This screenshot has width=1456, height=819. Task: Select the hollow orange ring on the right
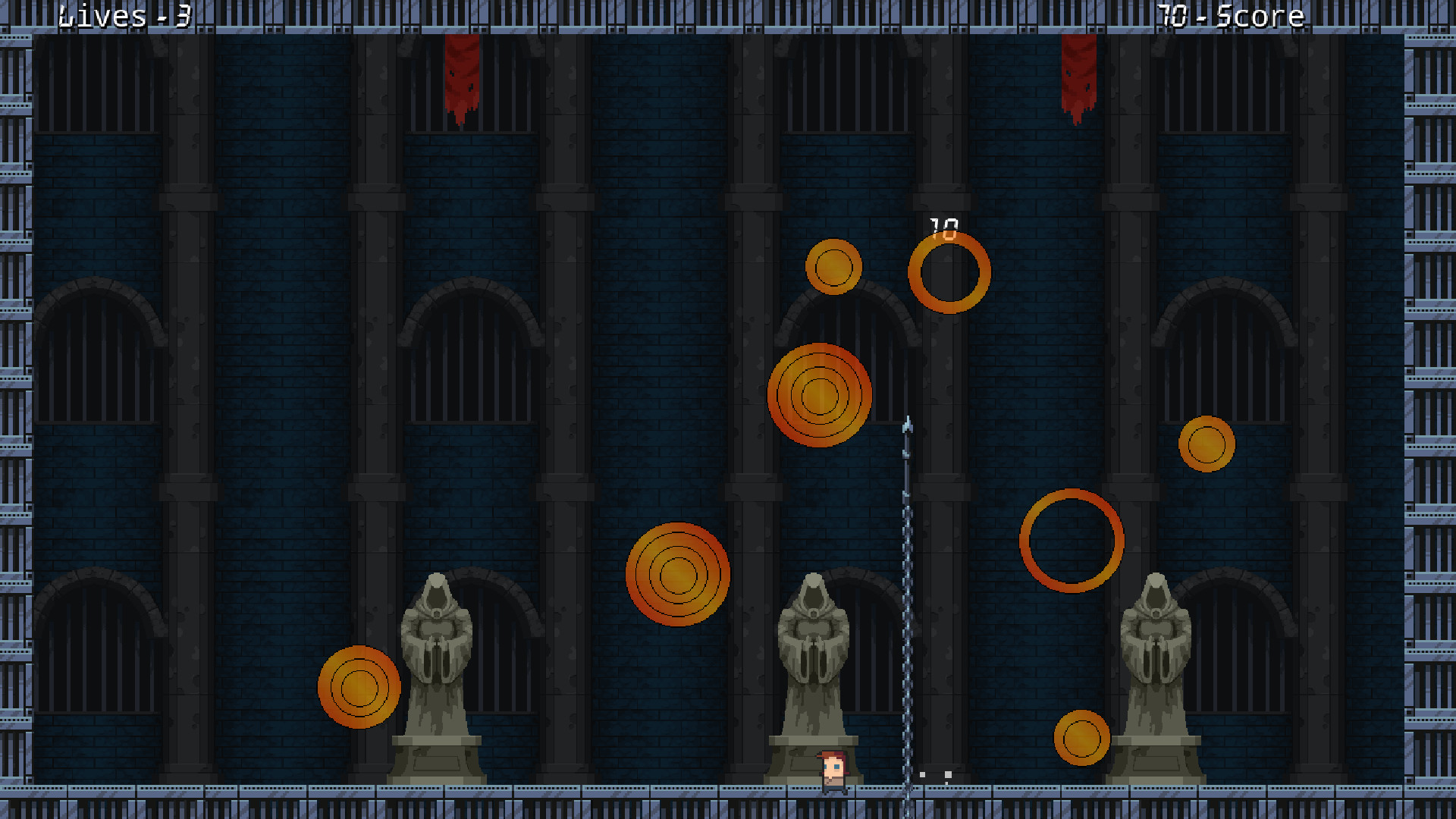pos(1072,541)
